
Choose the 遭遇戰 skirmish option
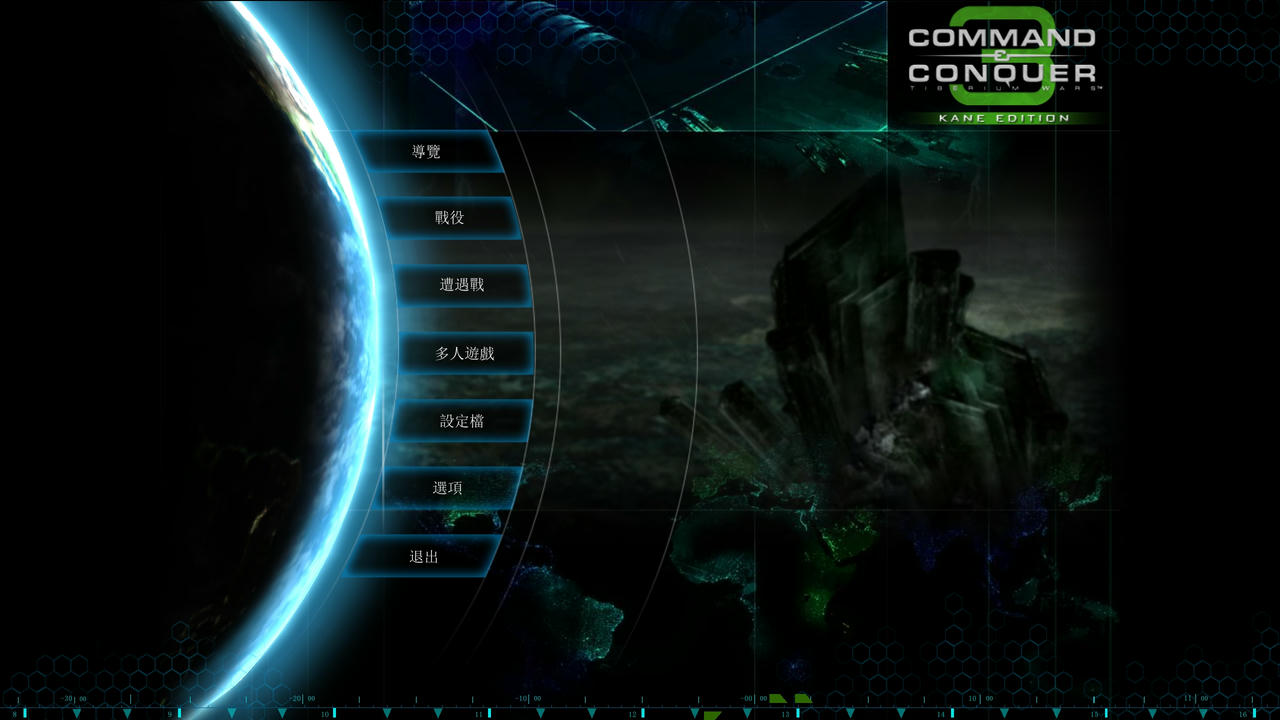[462, 285]
